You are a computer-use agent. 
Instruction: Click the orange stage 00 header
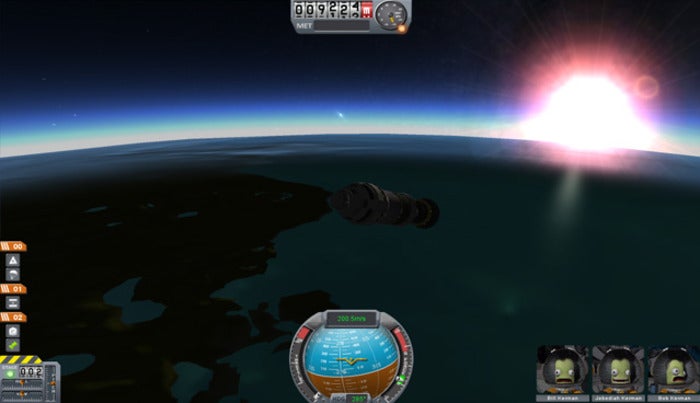[15, 245]
